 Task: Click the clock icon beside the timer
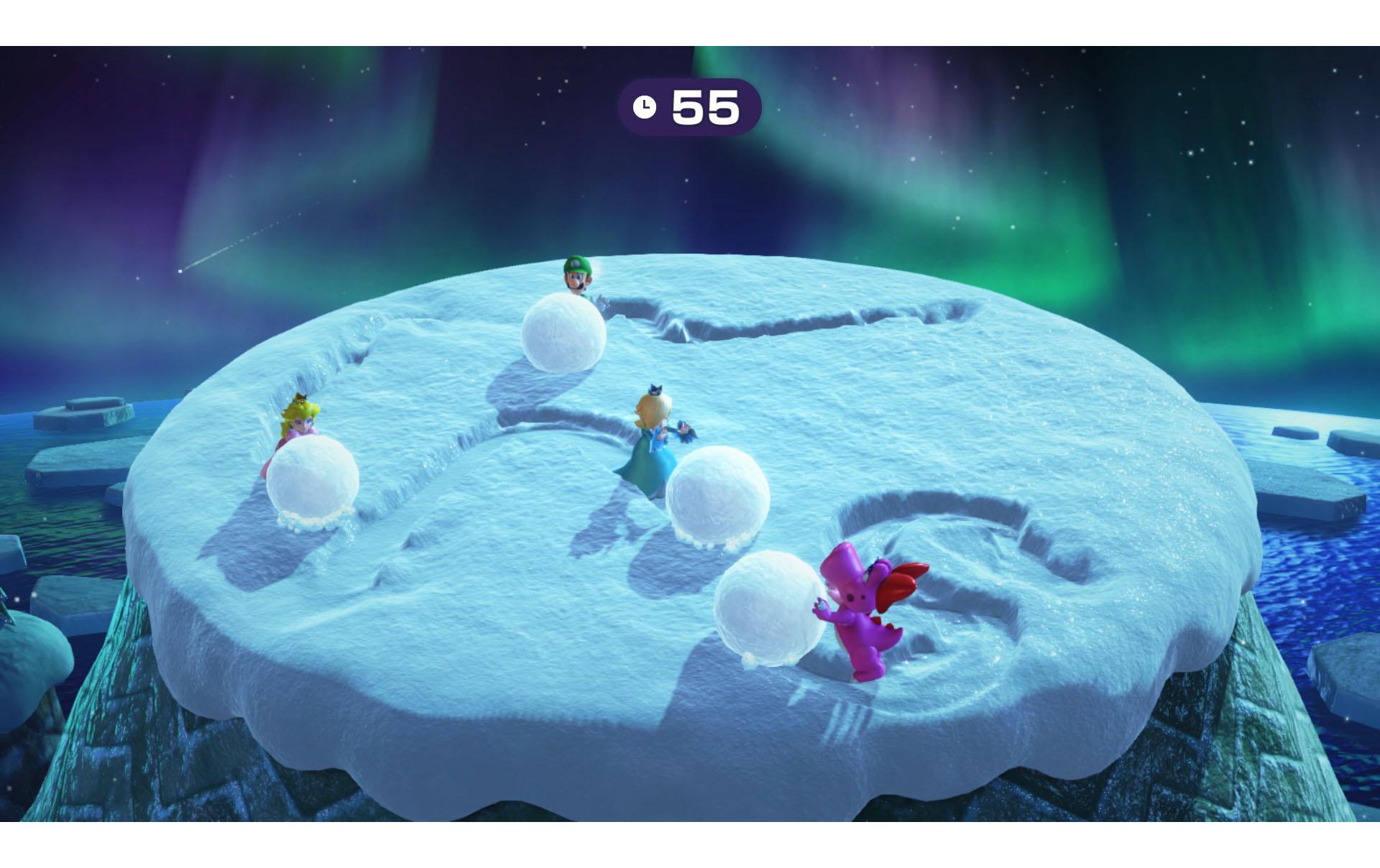(x=645, y=107)
